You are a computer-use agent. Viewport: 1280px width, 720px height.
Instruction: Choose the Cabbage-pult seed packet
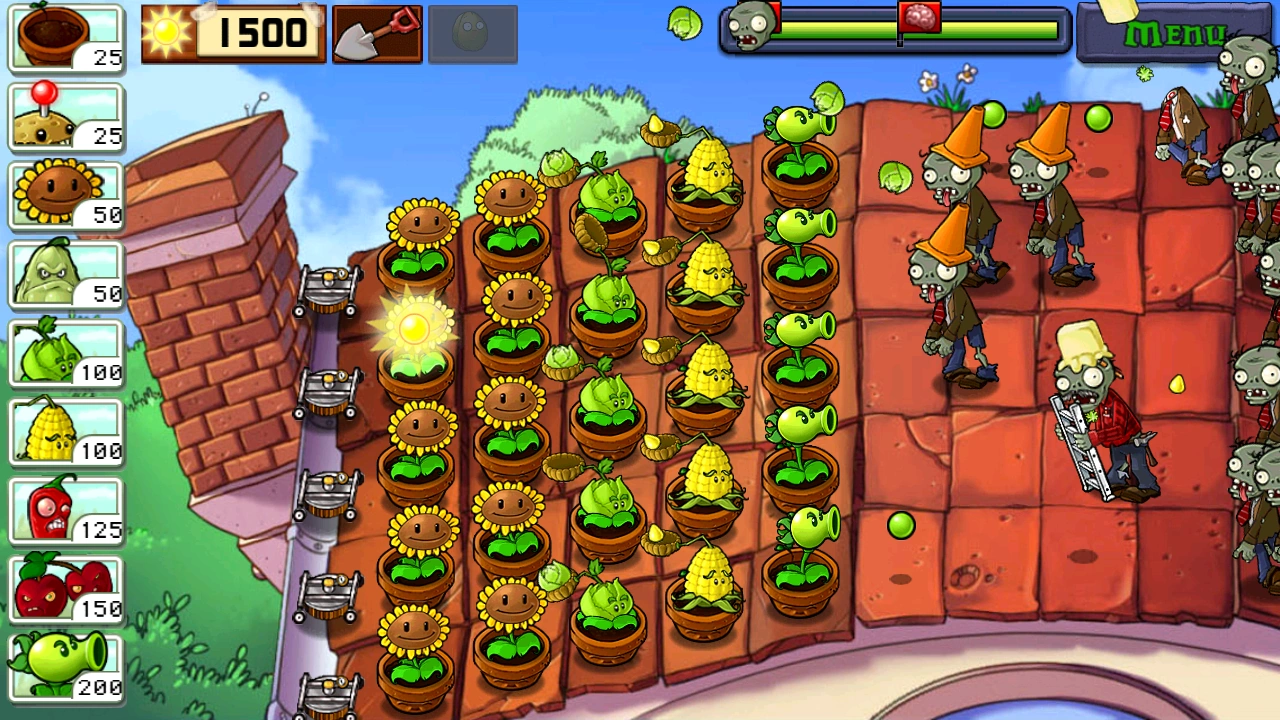pos(66,353)
